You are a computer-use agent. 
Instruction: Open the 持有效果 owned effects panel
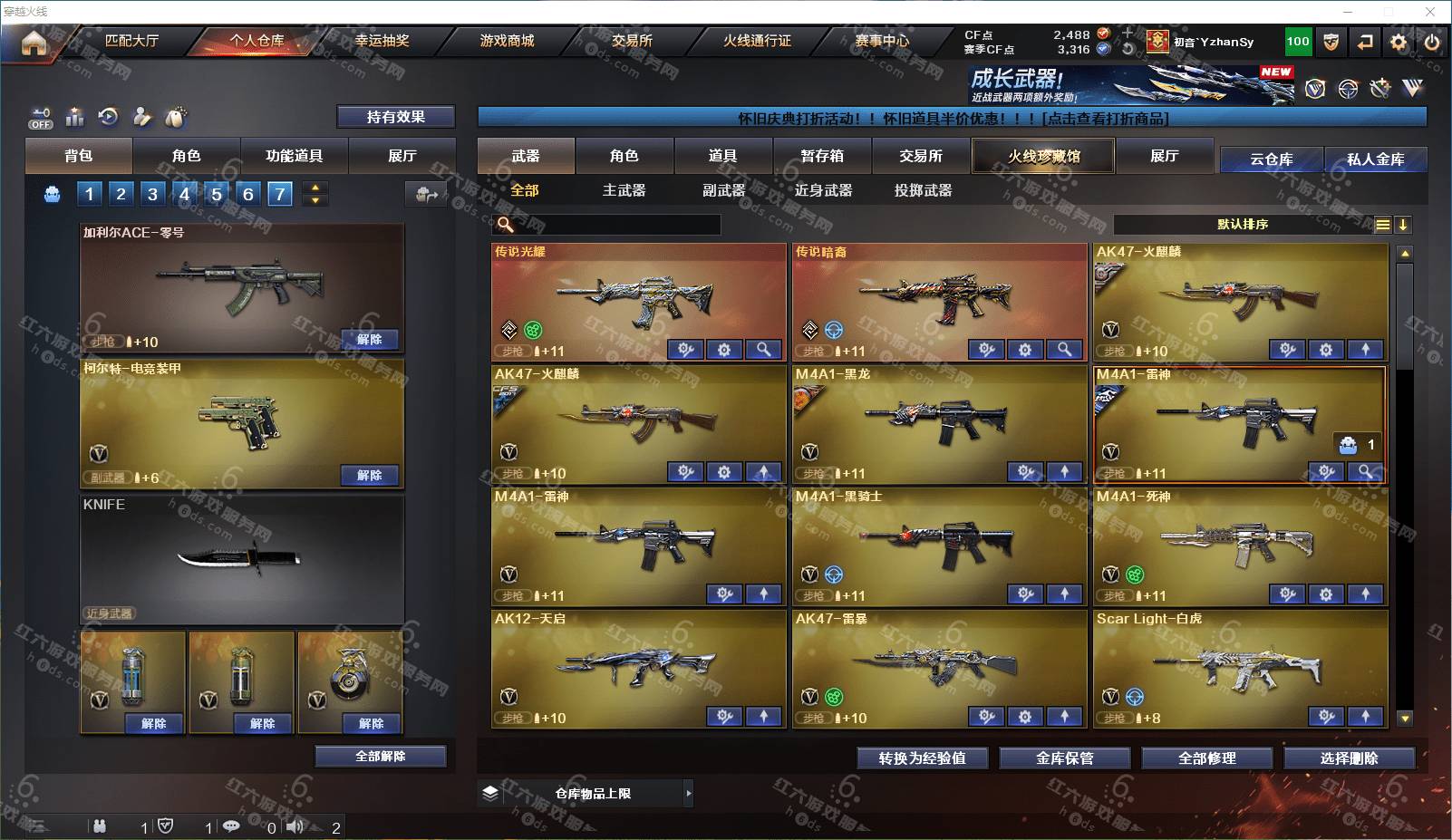click(x=395, y=117)
